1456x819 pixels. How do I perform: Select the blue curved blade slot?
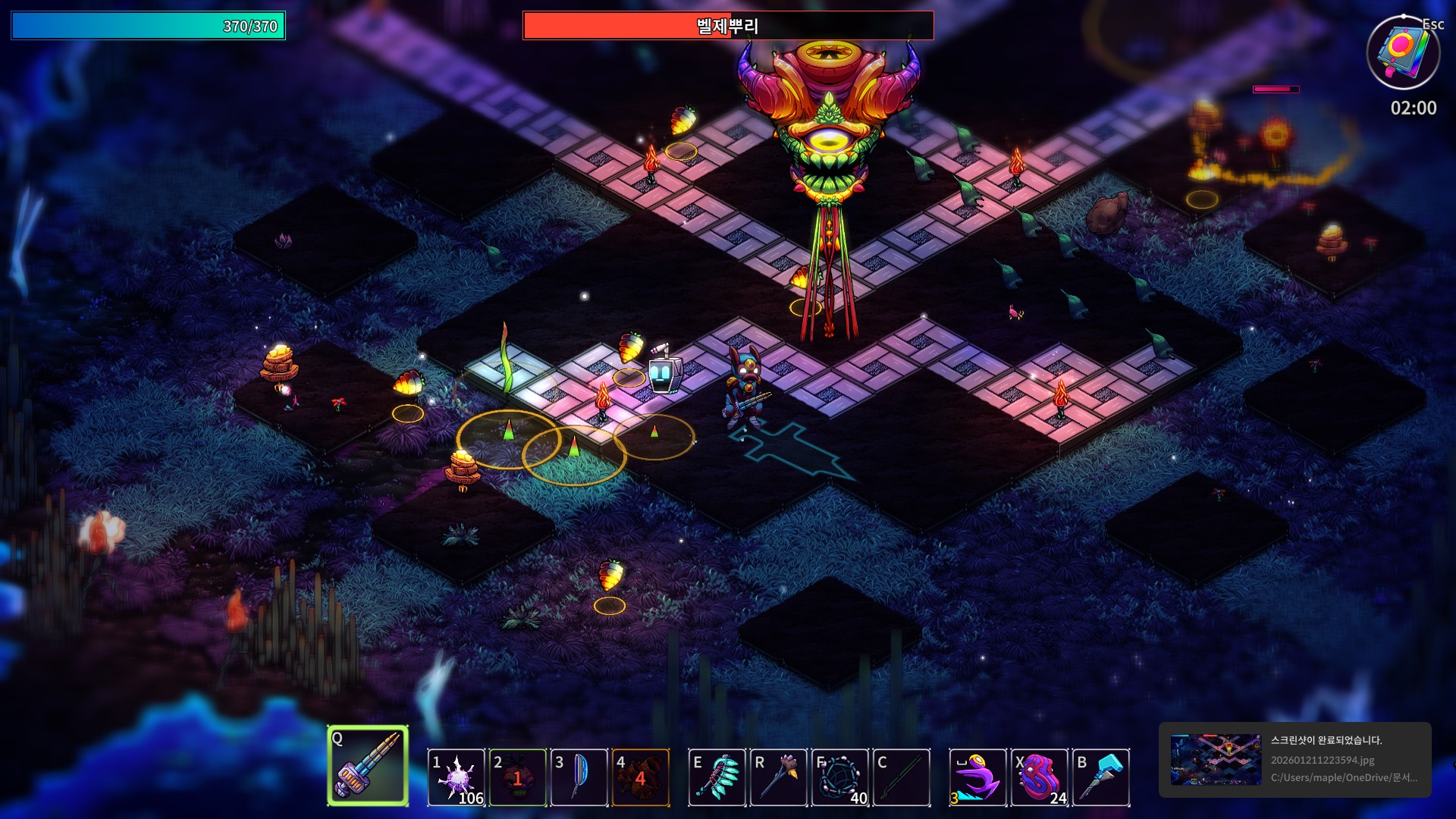point(579,777)
